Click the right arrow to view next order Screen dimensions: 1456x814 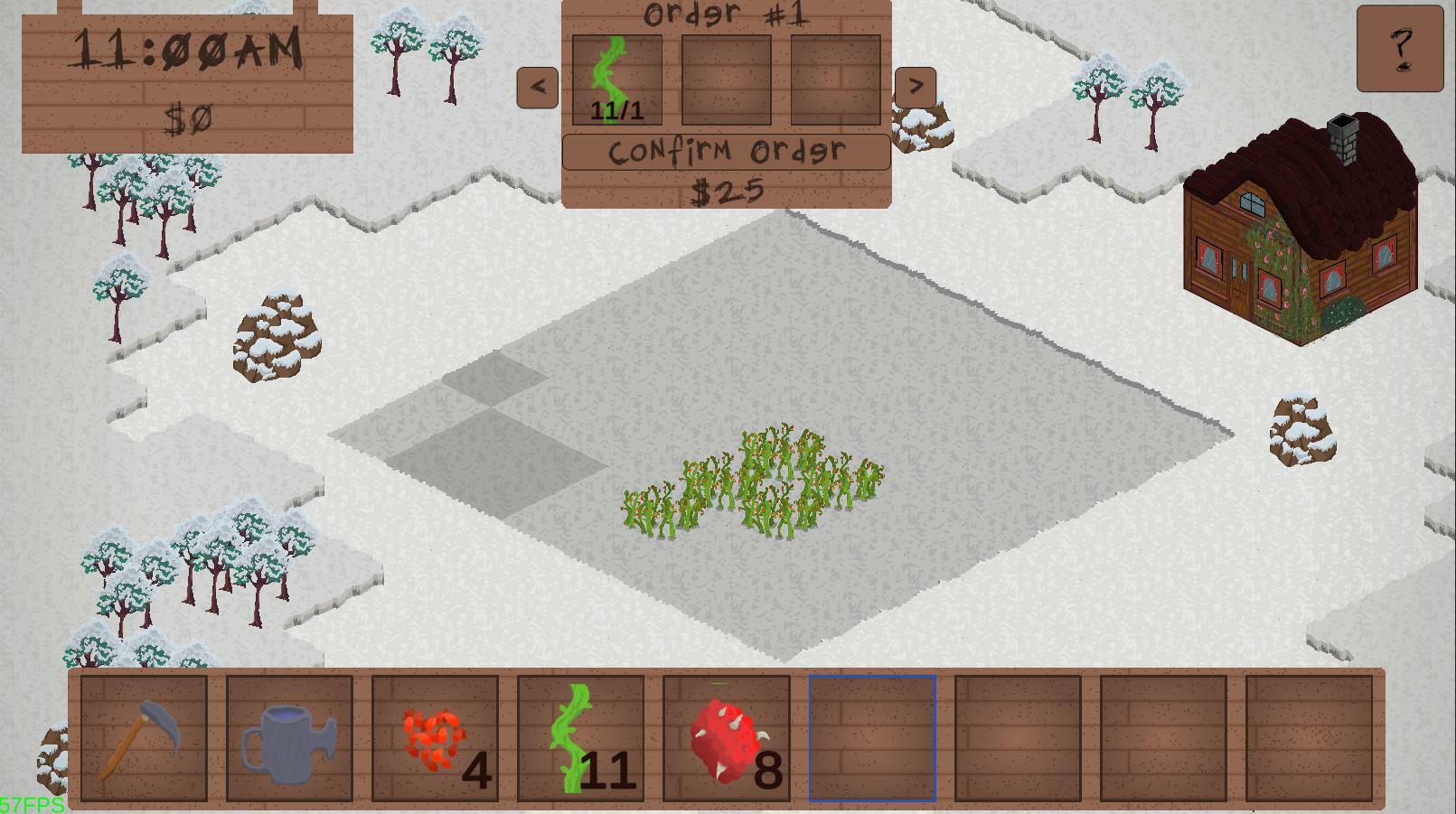[x=916, y=85]
